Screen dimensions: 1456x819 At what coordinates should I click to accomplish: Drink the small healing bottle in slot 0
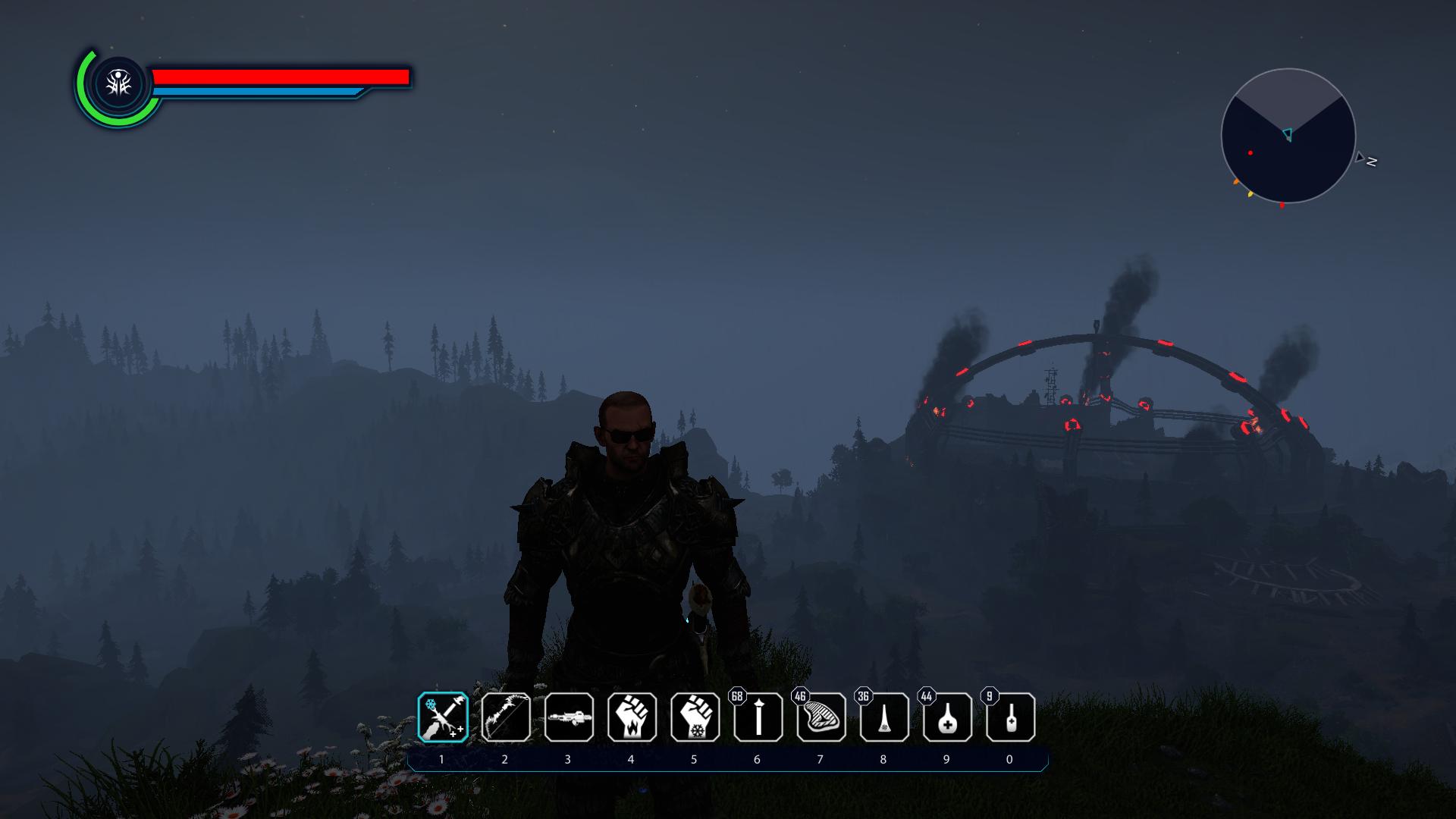tap(1010, 717)
